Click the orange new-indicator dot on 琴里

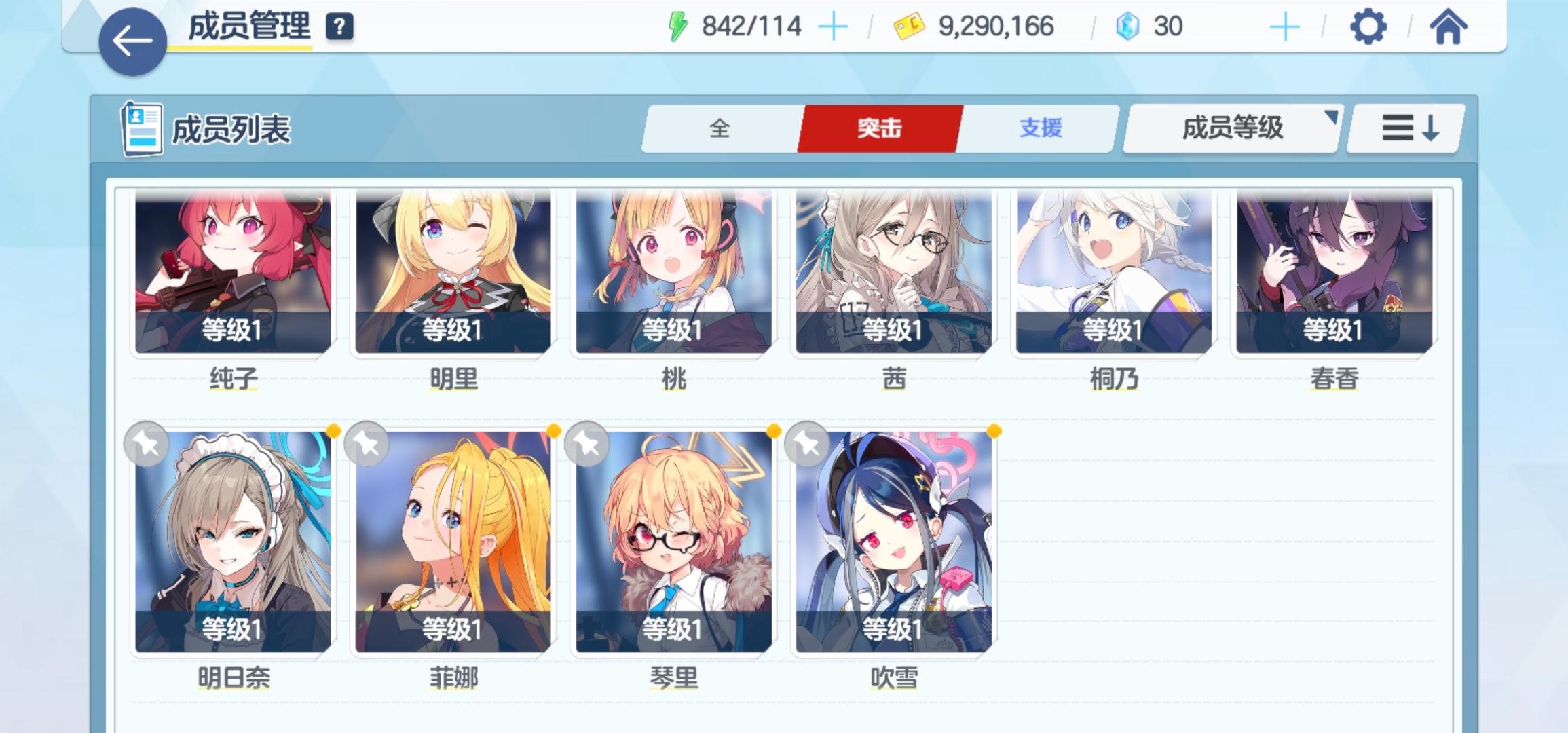pos(774,430)
